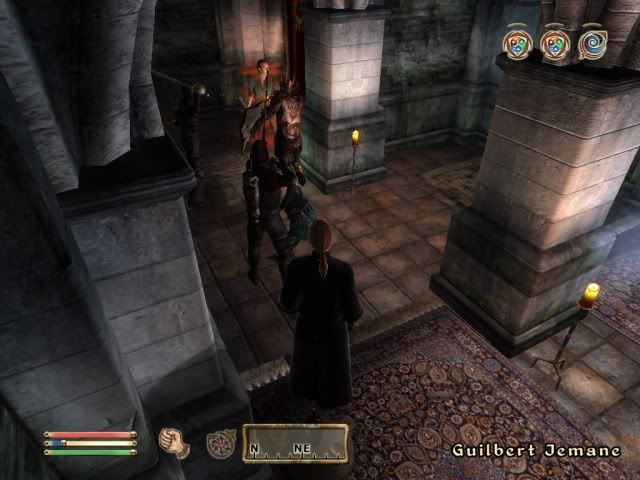
Task: Click the compass bar showing N and NE
Action: pos(299,445)
